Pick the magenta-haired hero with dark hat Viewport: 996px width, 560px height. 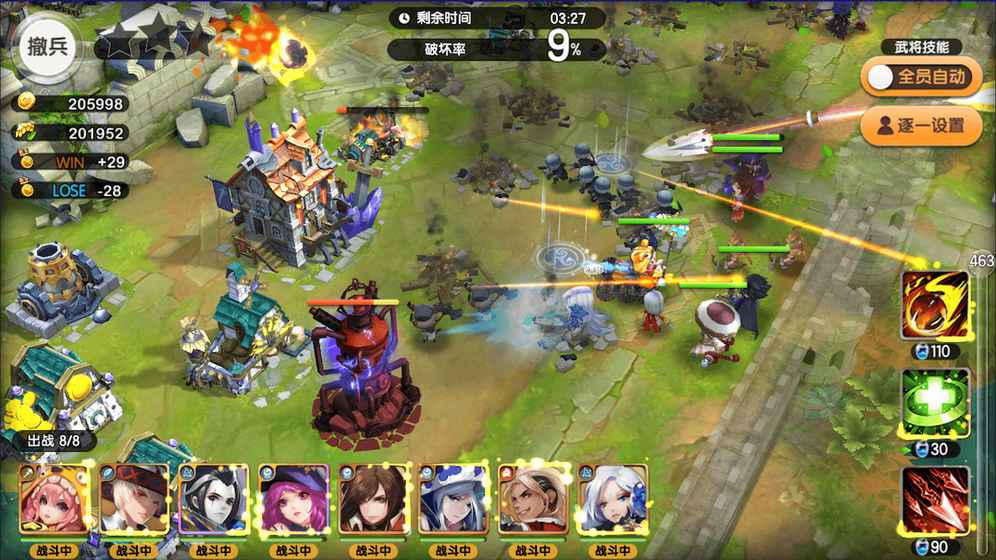point(294,499)
